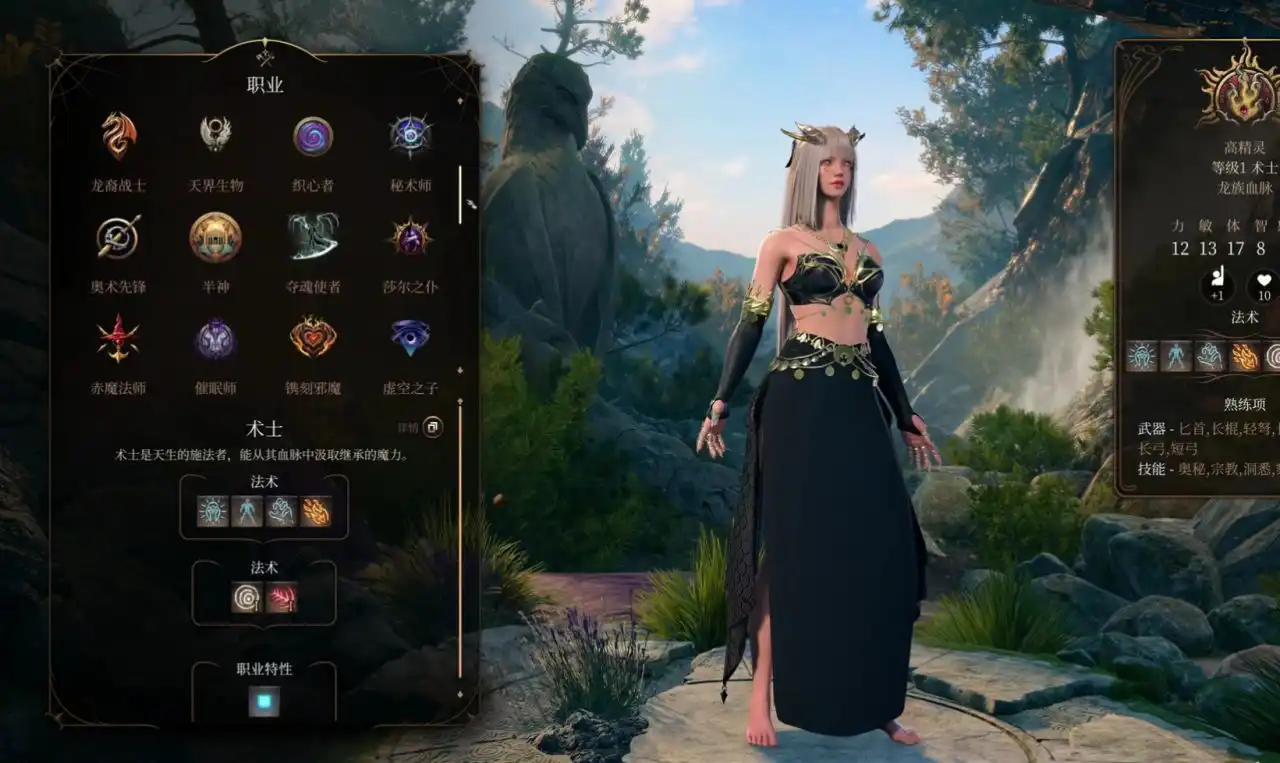Screen dimensions: 1280x763
Task: Select the 半神 class icon
Action: tap(218, 237)
